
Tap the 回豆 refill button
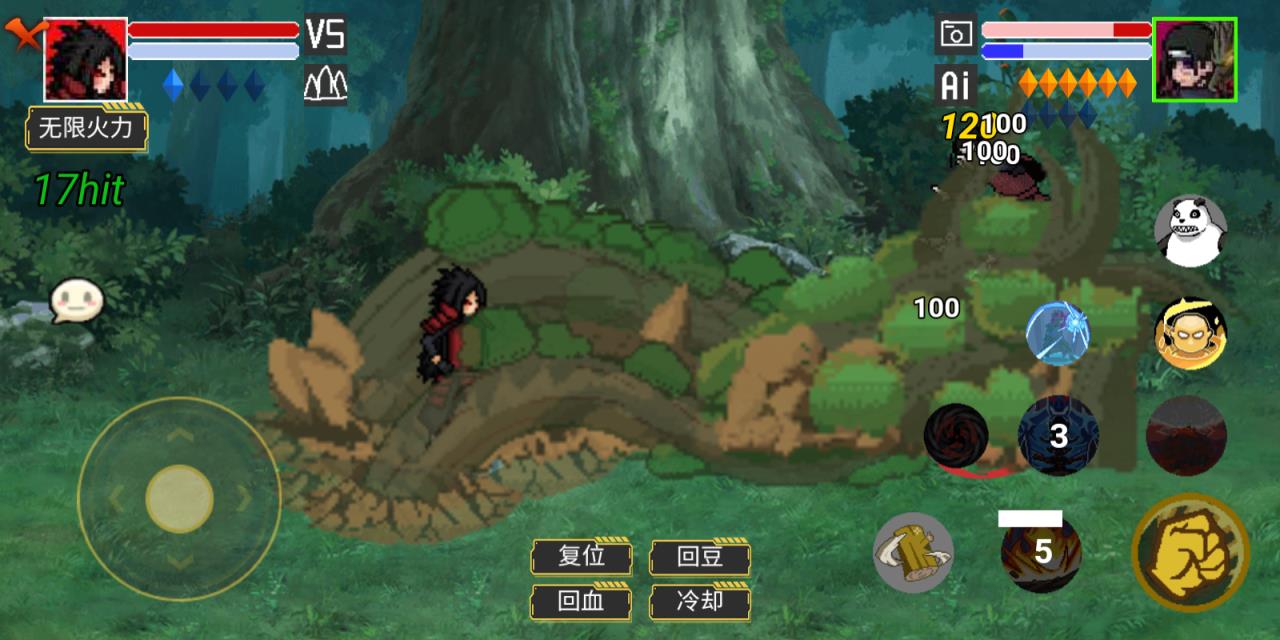[700, 557]
